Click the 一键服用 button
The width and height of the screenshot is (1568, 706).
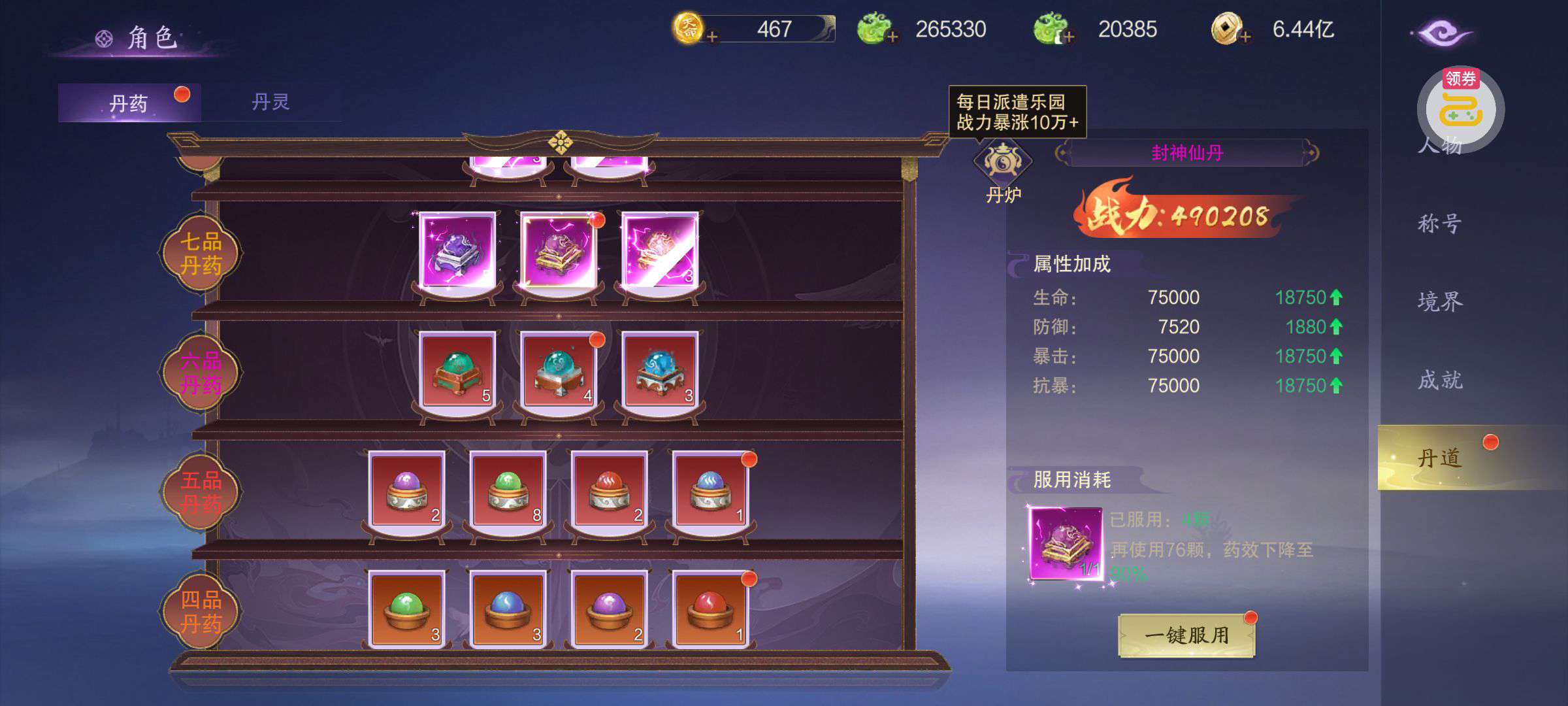(1186, 635)
